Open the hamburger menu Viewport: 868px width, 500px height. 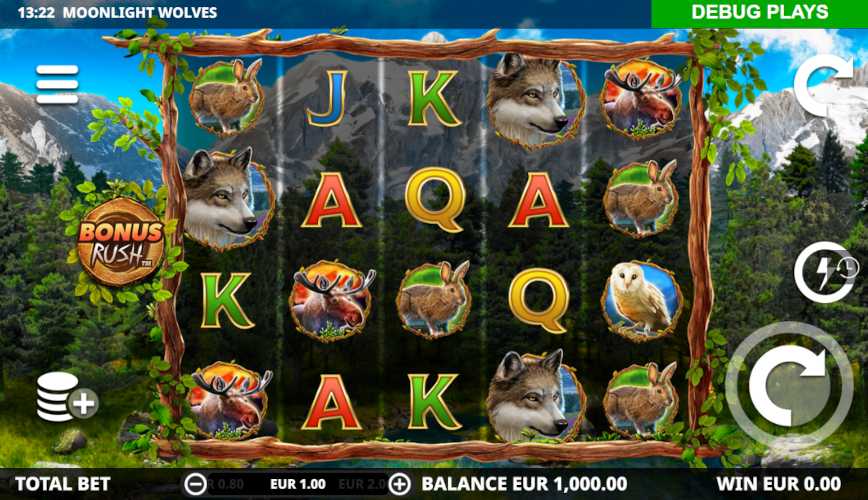tap(57, 85)
